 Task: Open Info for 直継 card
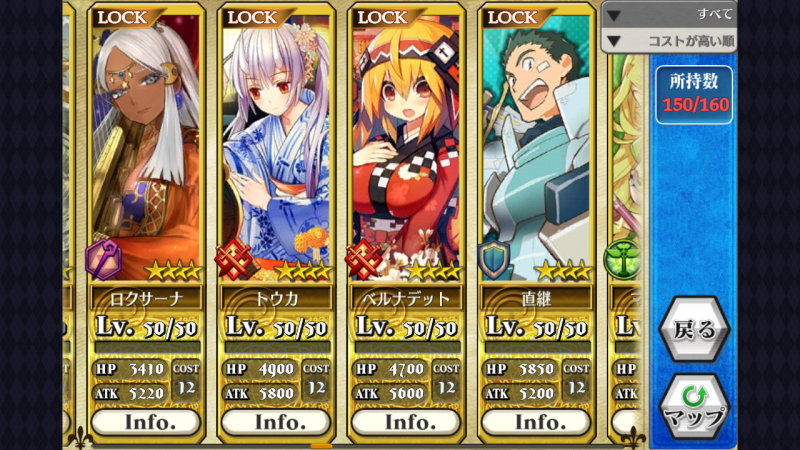point(538,422)
